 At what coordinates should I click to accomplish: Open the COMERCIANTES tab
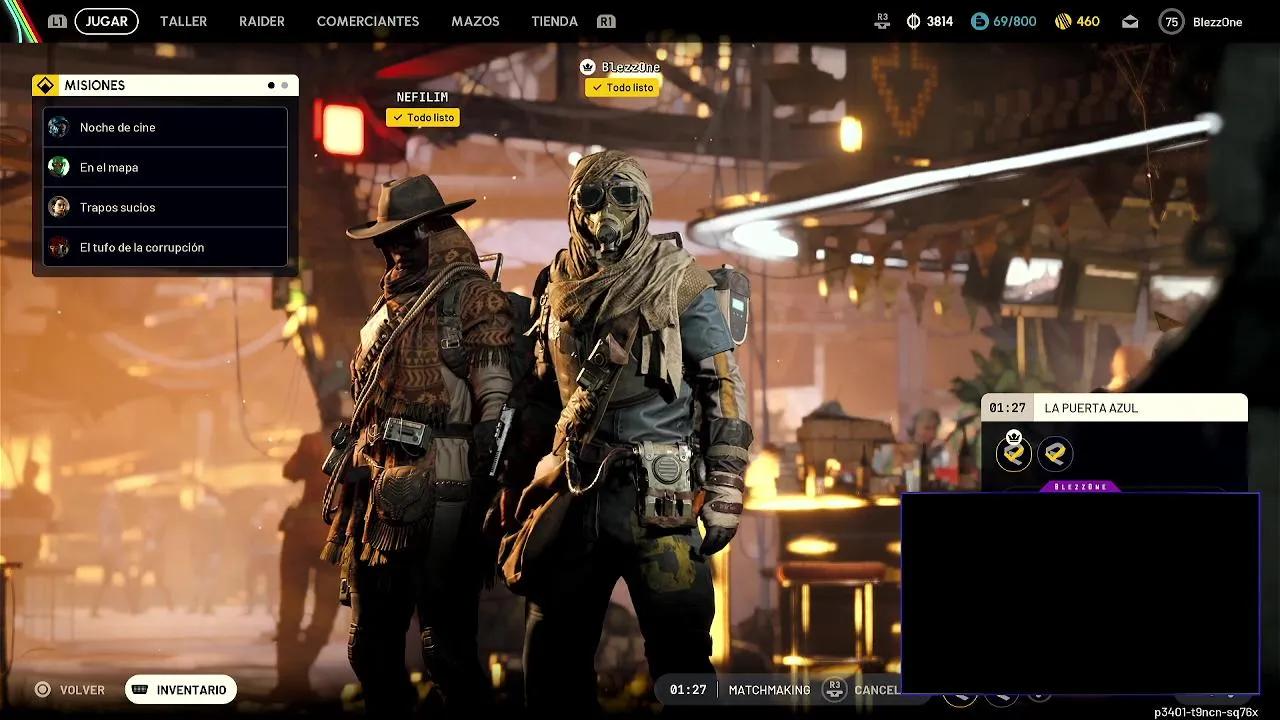pos(368,21)
